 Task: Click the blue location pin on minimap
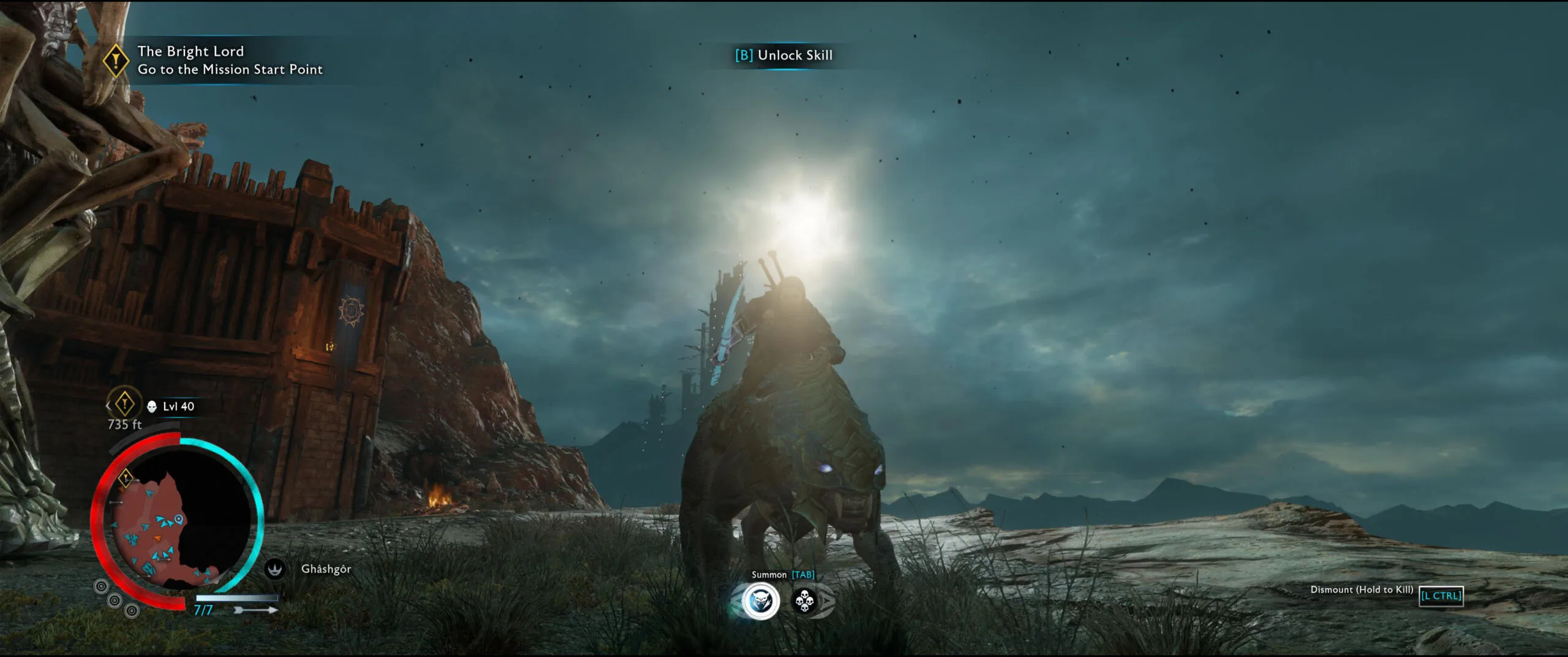pos(178,519)
